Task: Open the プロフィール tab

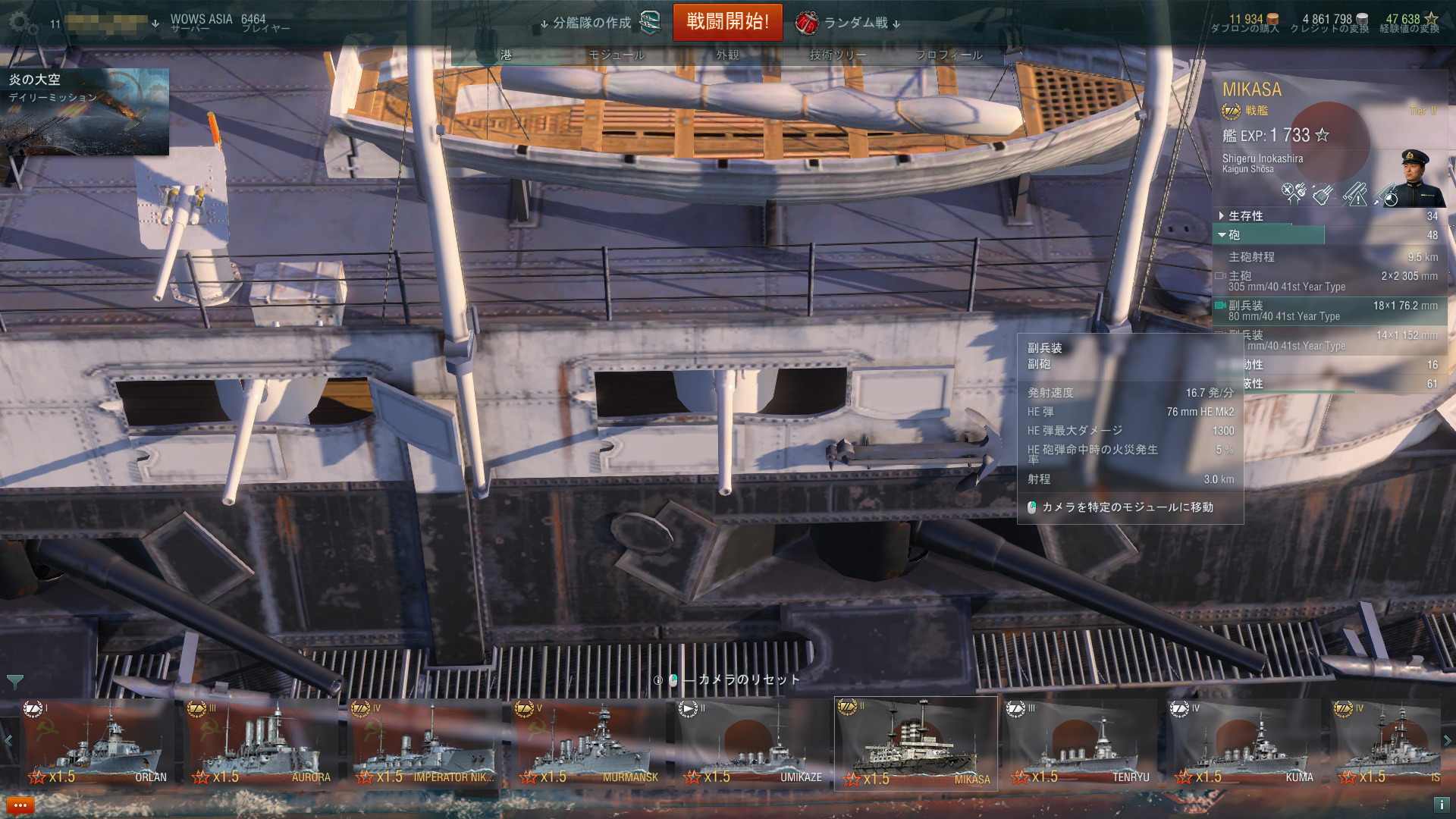Action: coord(948,55)
